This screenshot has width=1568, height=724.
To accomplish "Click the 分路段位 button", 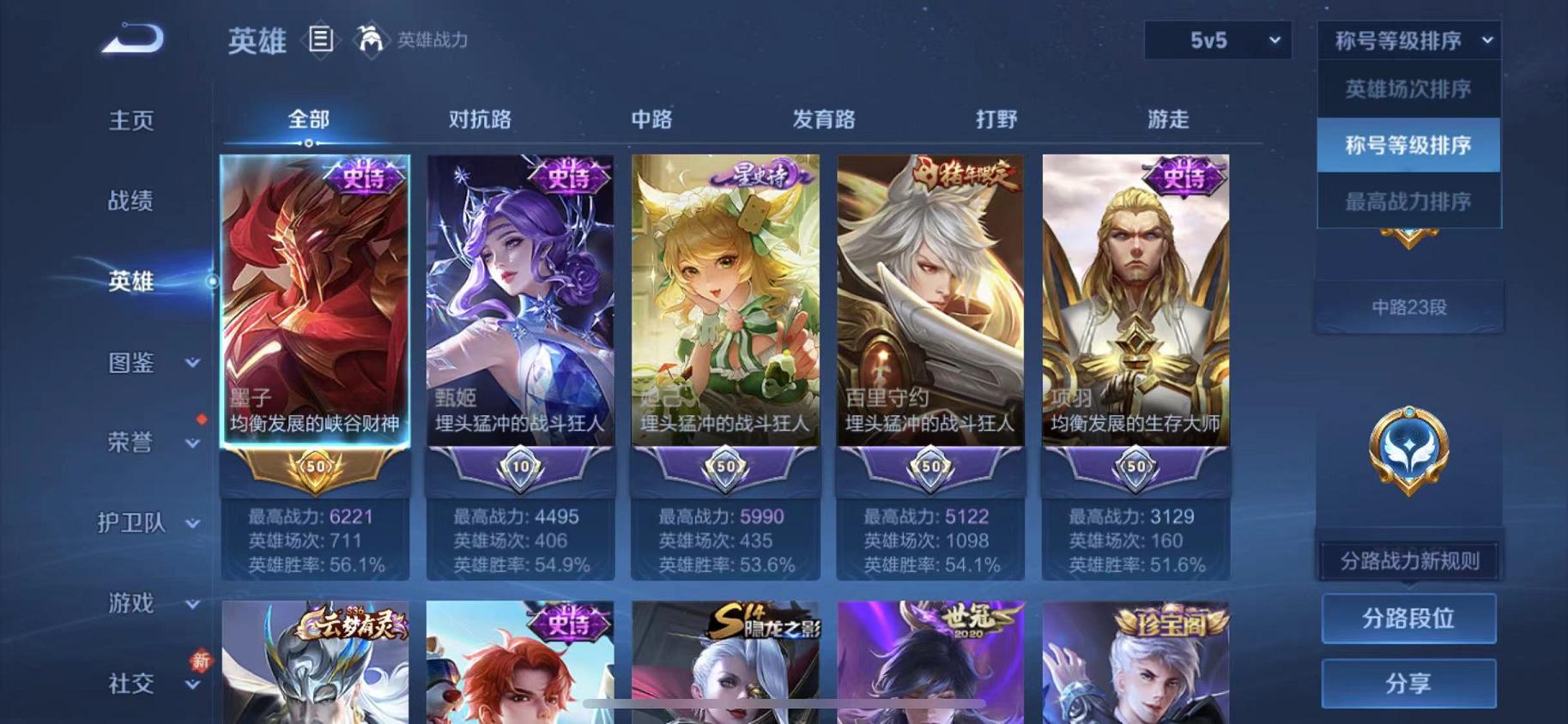I will pos(1409,618).
